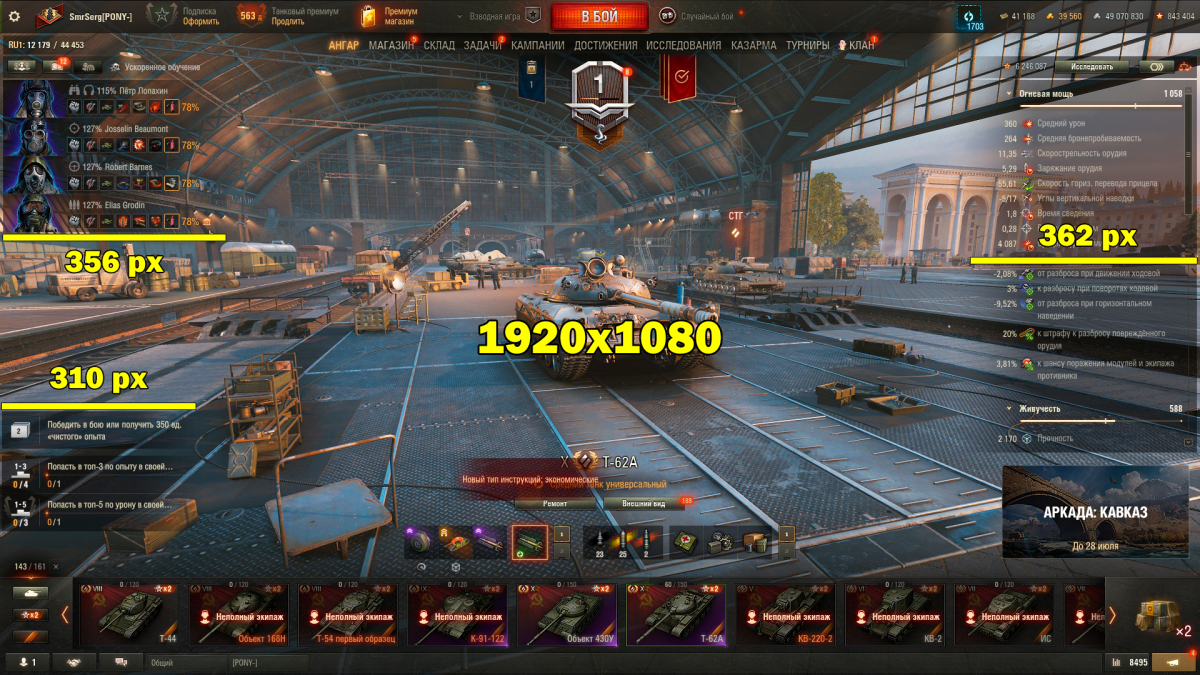Open the КАМПАНИИ section

click(537, 45)
